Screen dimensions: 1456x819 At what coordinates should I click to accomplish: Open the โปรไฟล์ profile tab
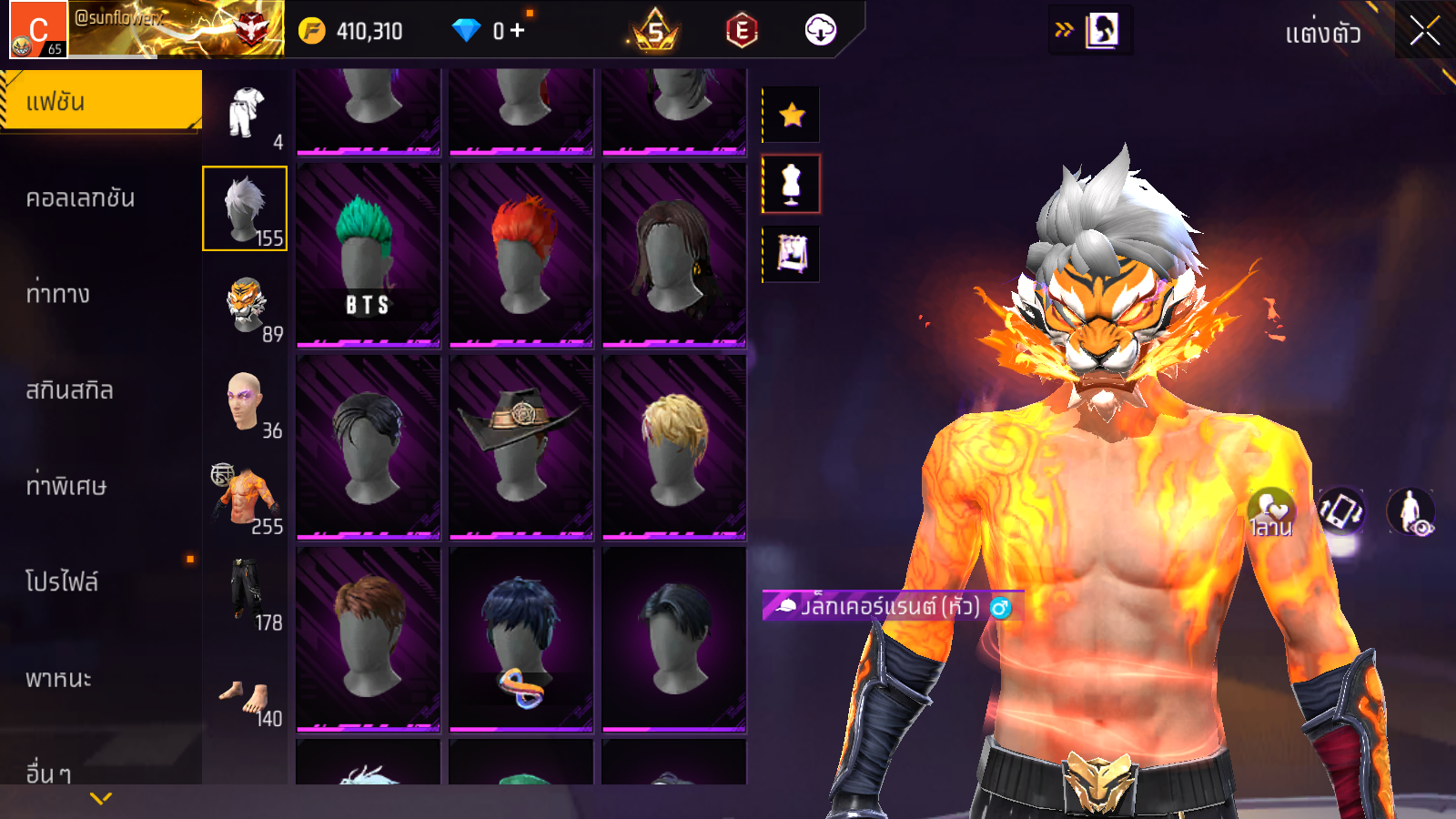62,582
